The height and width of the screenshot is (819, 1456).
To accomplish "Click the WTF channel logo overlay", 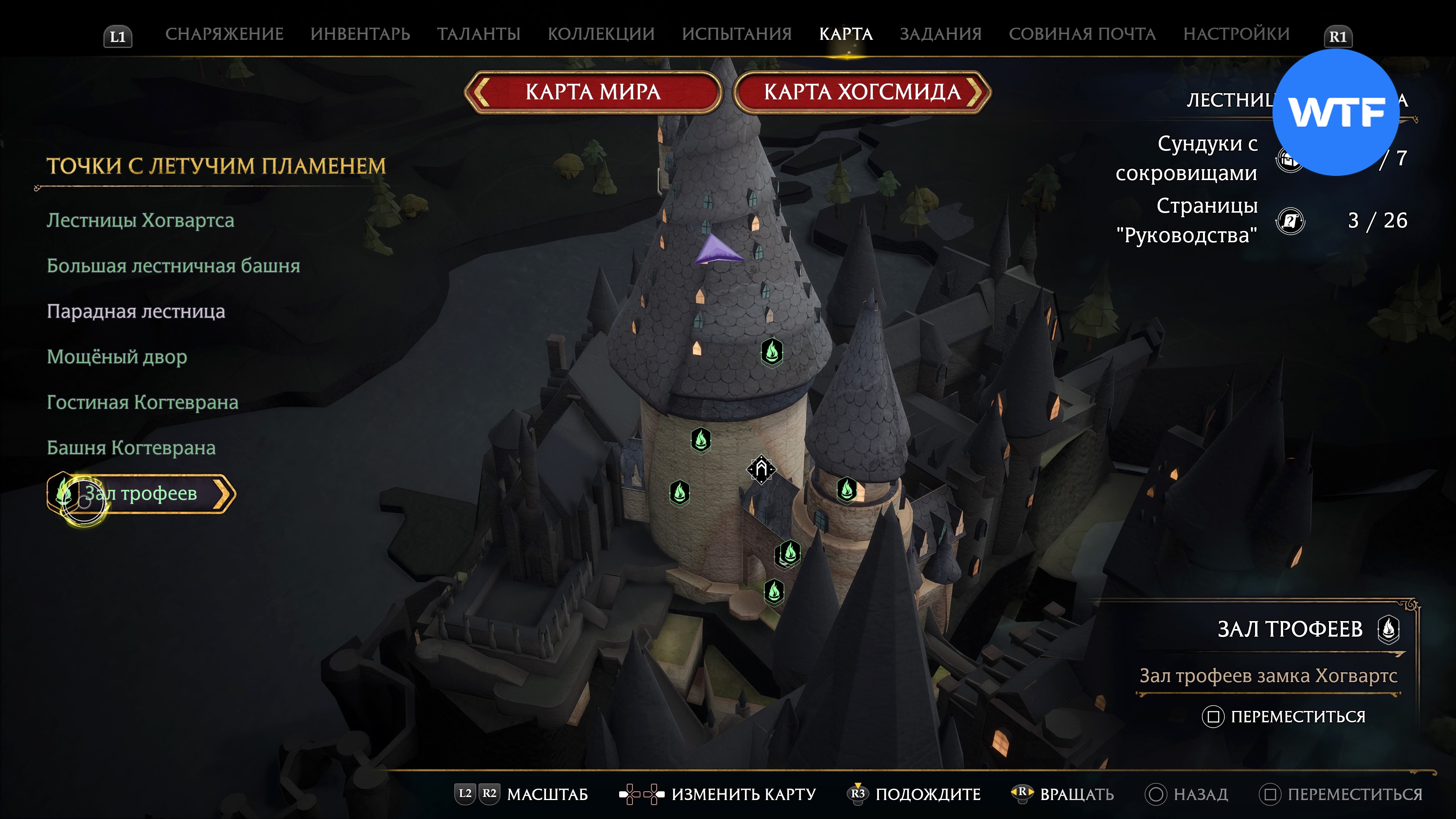I will click(1335, 113).
